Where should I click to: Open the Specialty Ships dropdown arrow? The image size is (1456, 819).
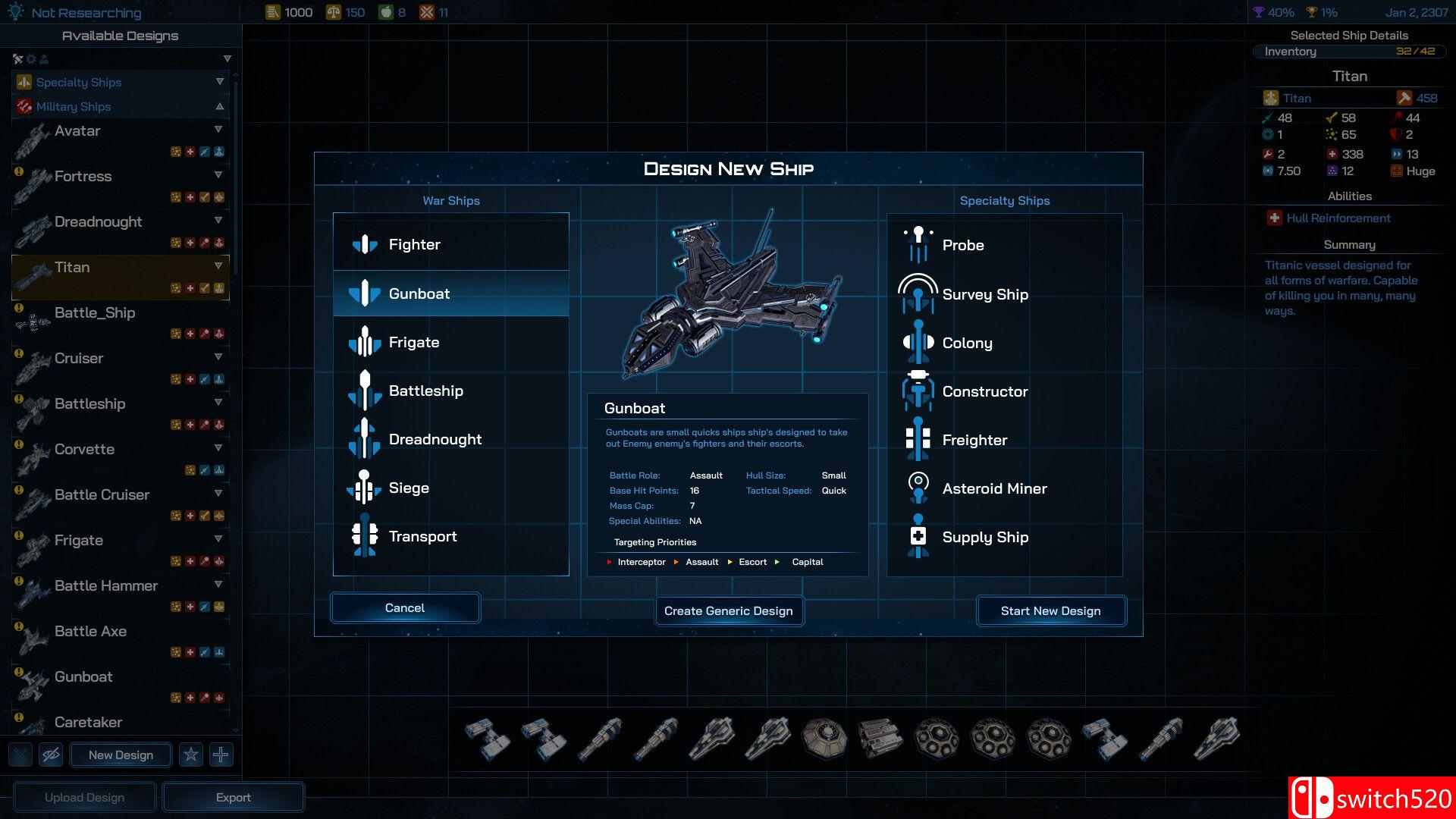click(219, 82)
